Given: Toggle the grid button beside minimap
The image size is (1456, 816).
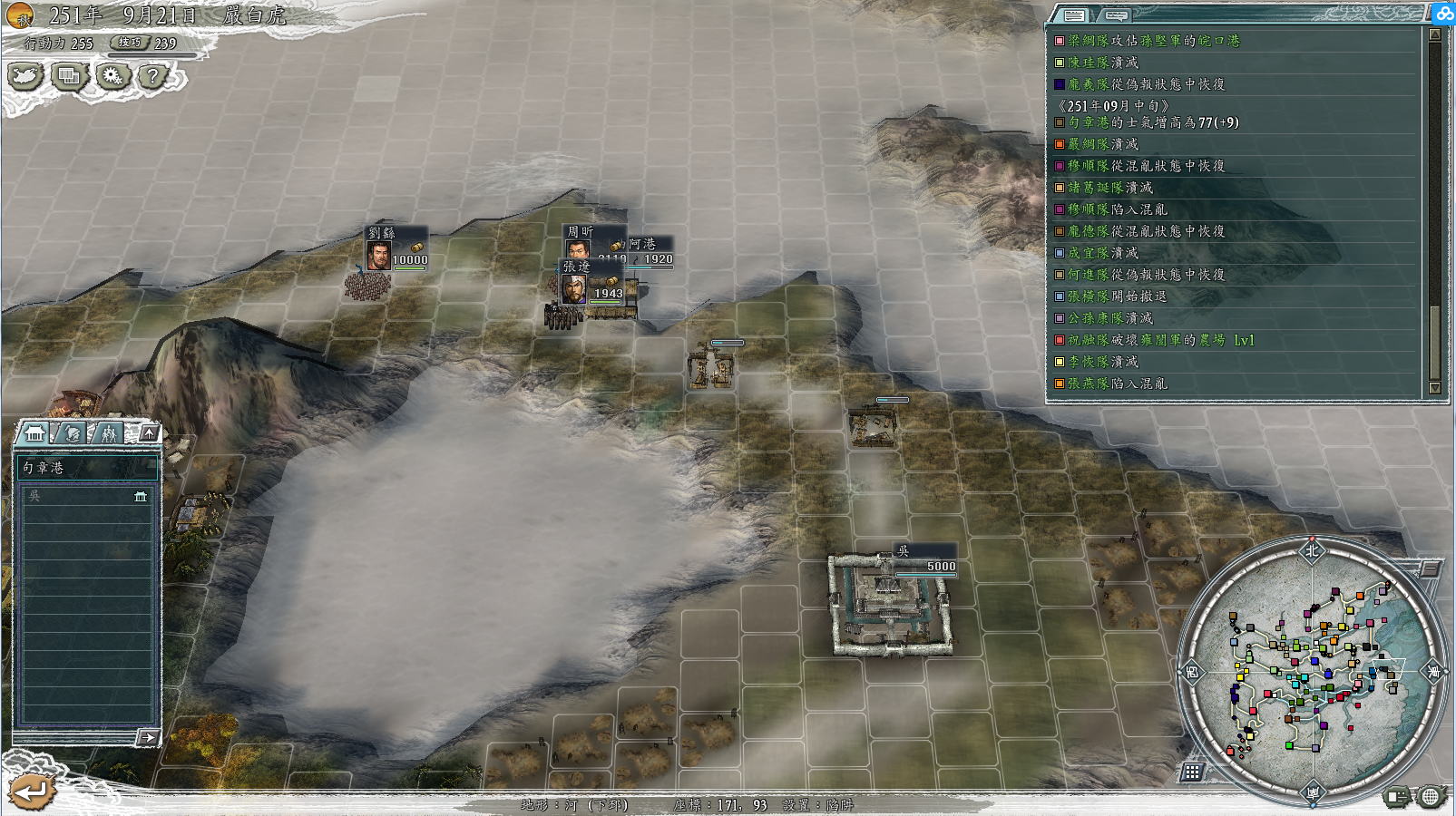Looking at the screenshot, I should pyautogui.click(x=1192, y=772).
